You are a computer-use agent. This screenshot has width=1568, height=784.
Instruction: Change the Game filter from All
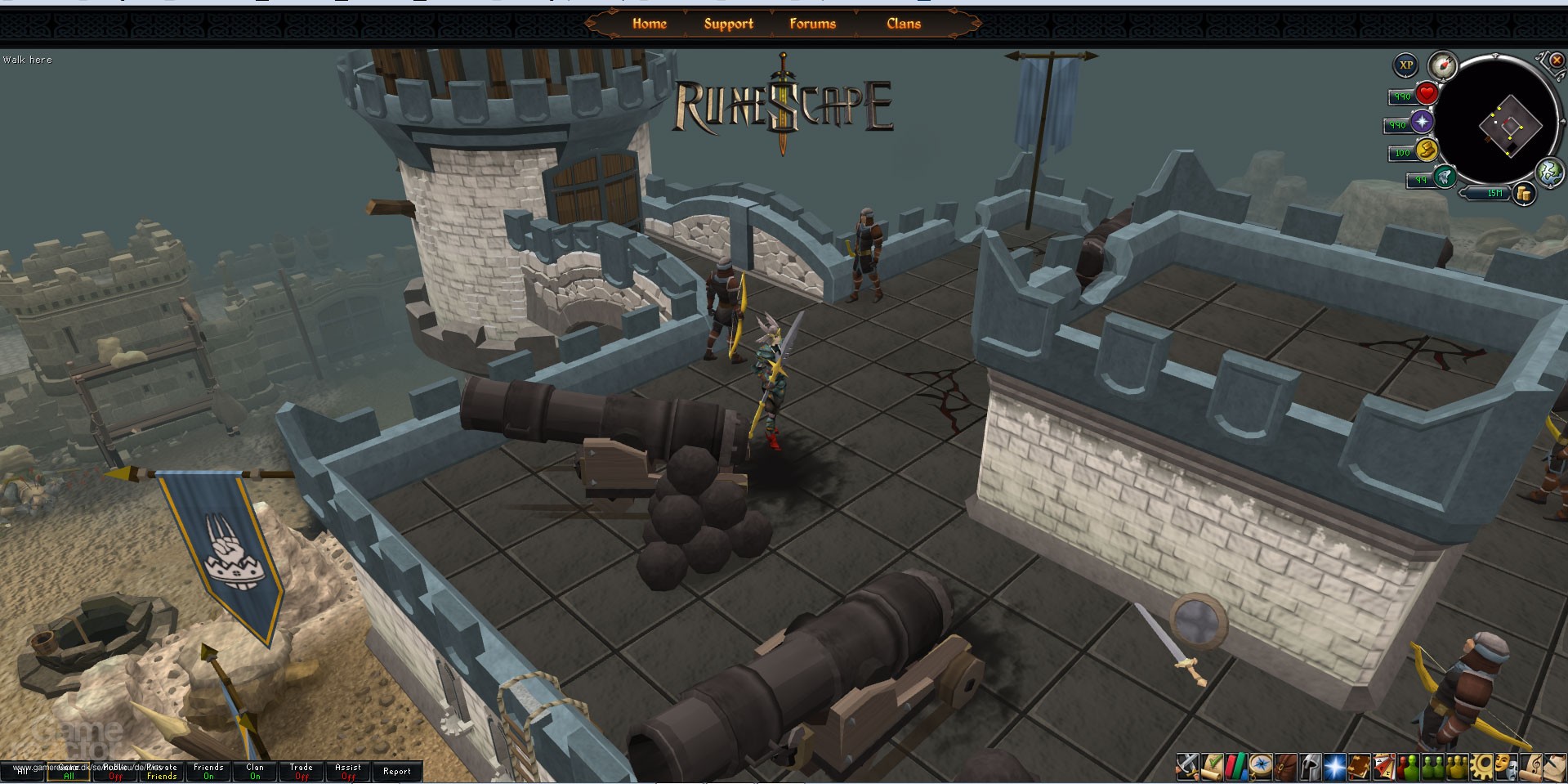point(69,772)
